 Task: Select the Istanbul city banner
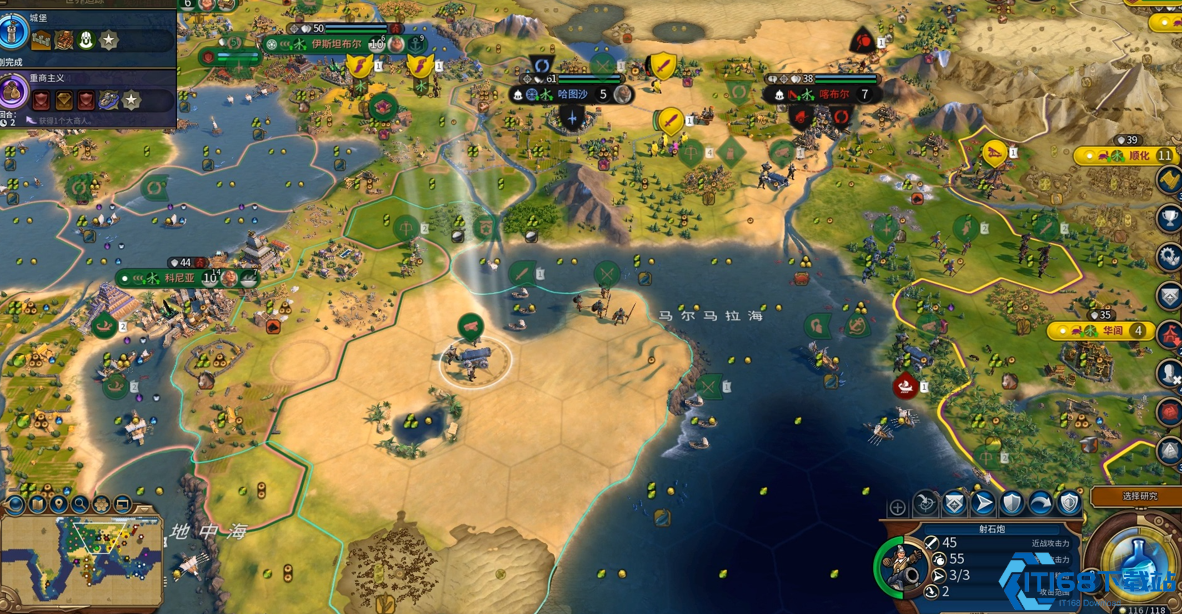coord(335,44)
